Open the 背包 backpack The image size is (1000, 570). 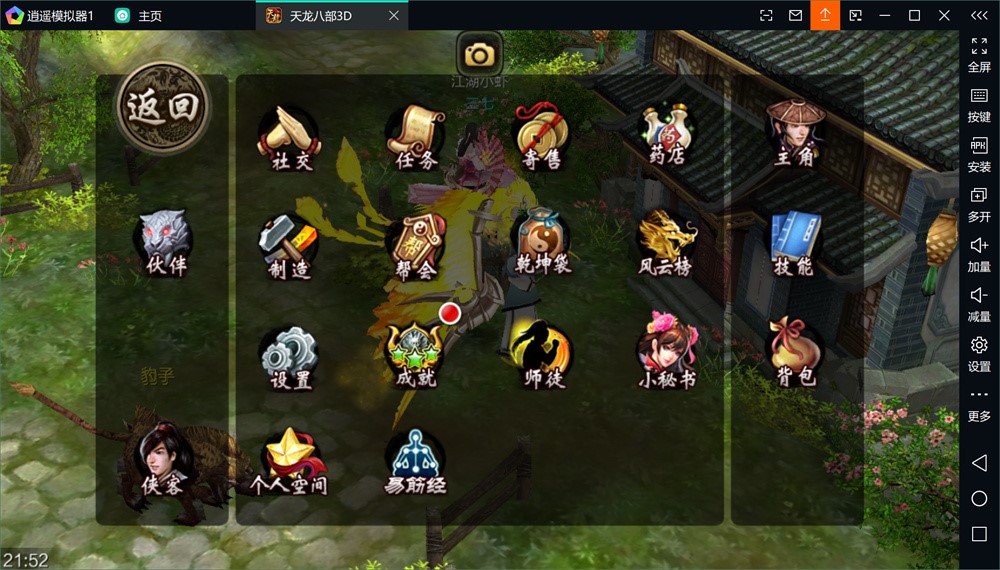[795, 354]
